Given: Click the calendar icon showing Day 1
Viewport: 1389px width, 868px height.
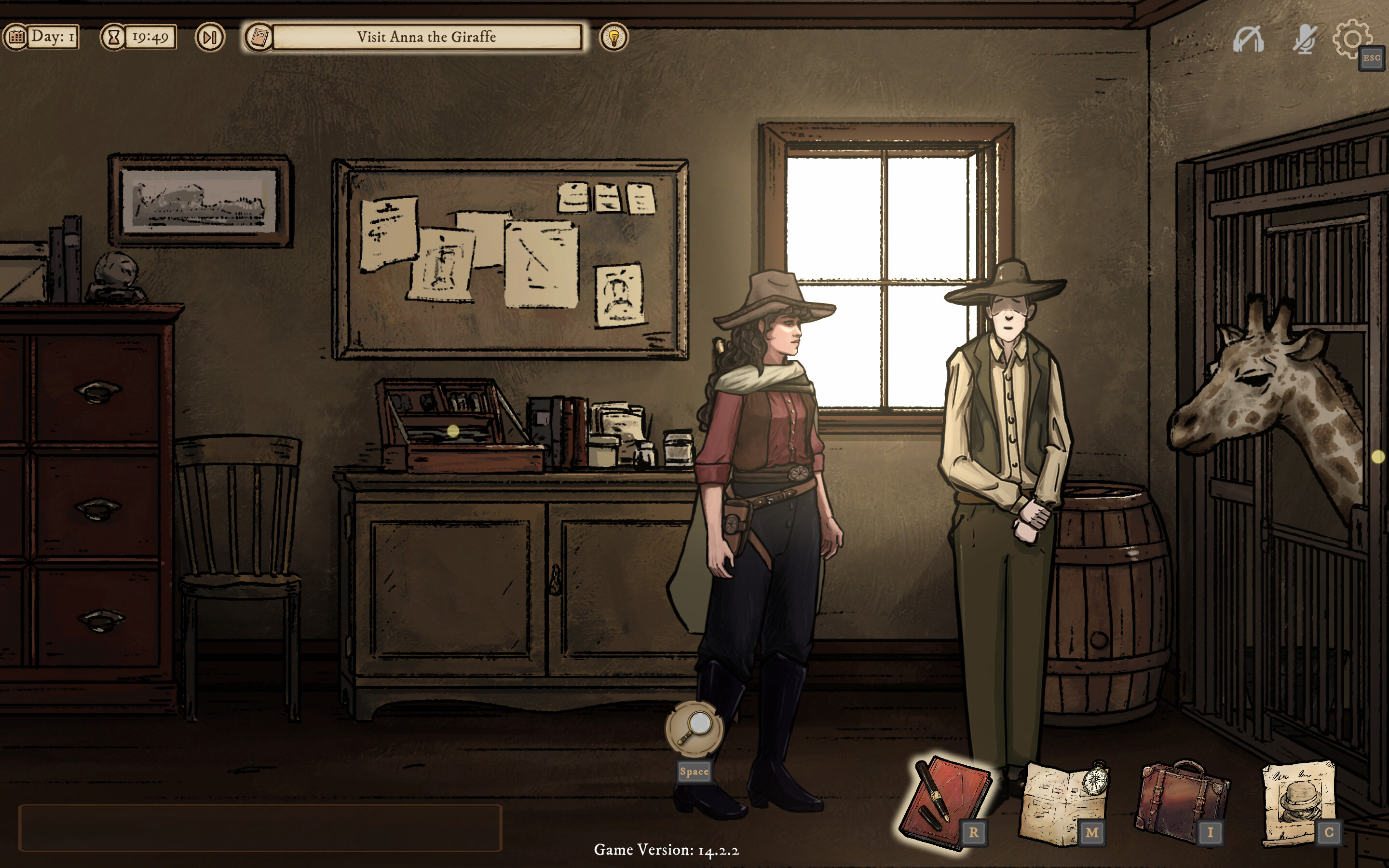Looking at the screenshot, I should click(x=17, y=37).
